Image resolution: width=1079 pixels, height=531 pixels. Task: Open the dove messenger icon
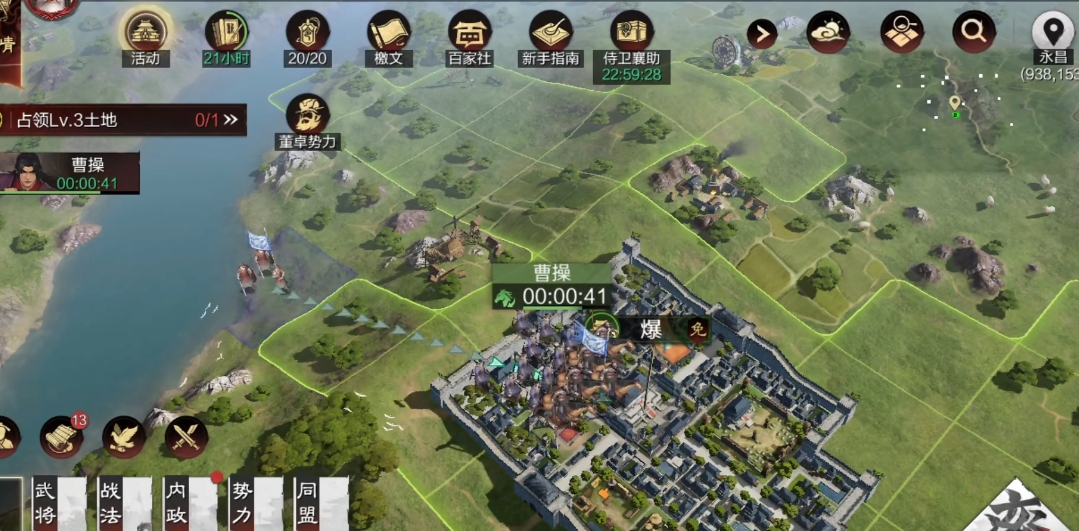(124, 437)
